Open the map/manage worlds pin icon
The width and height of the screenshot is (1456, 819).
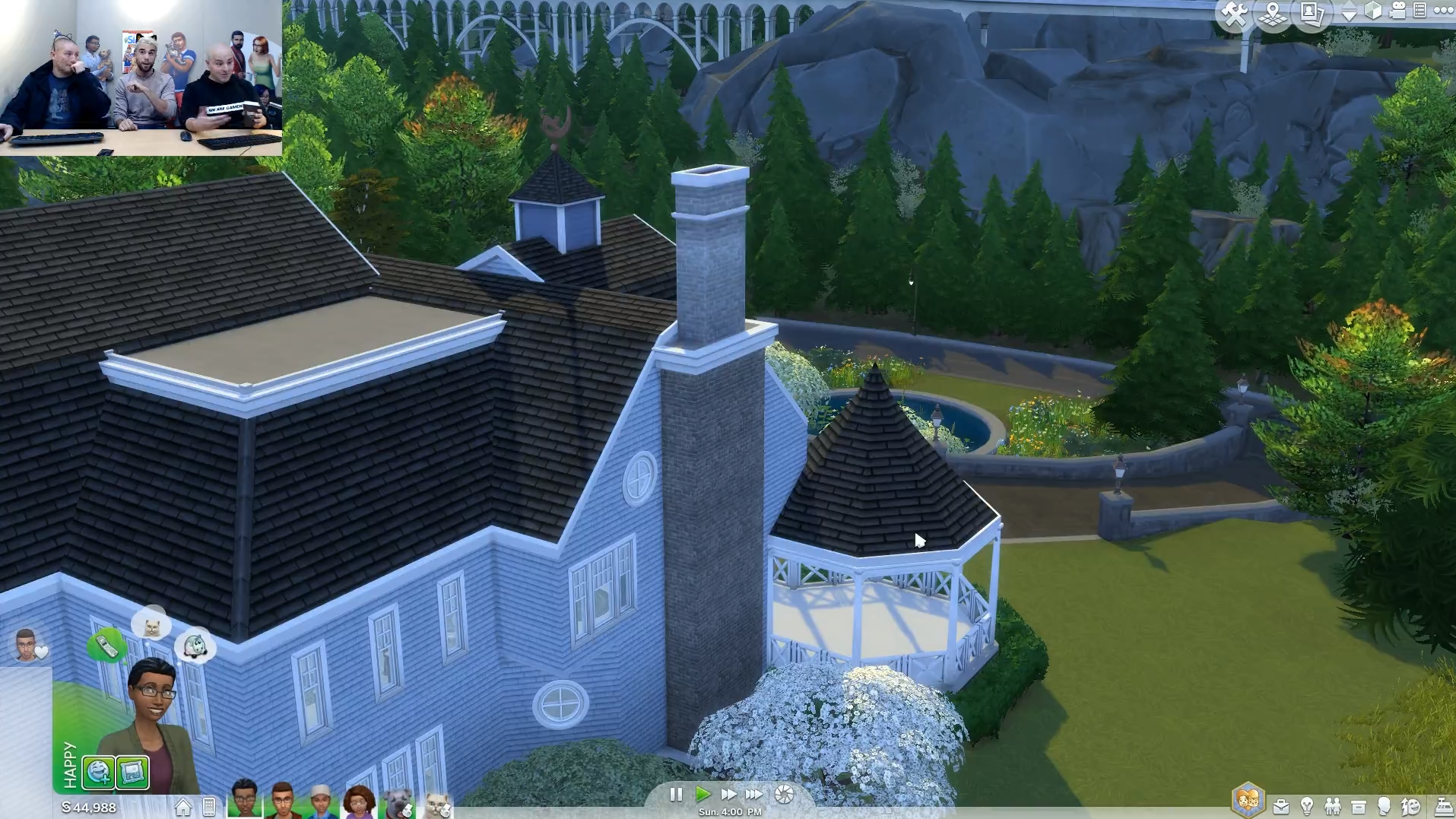coord(1272,14)
